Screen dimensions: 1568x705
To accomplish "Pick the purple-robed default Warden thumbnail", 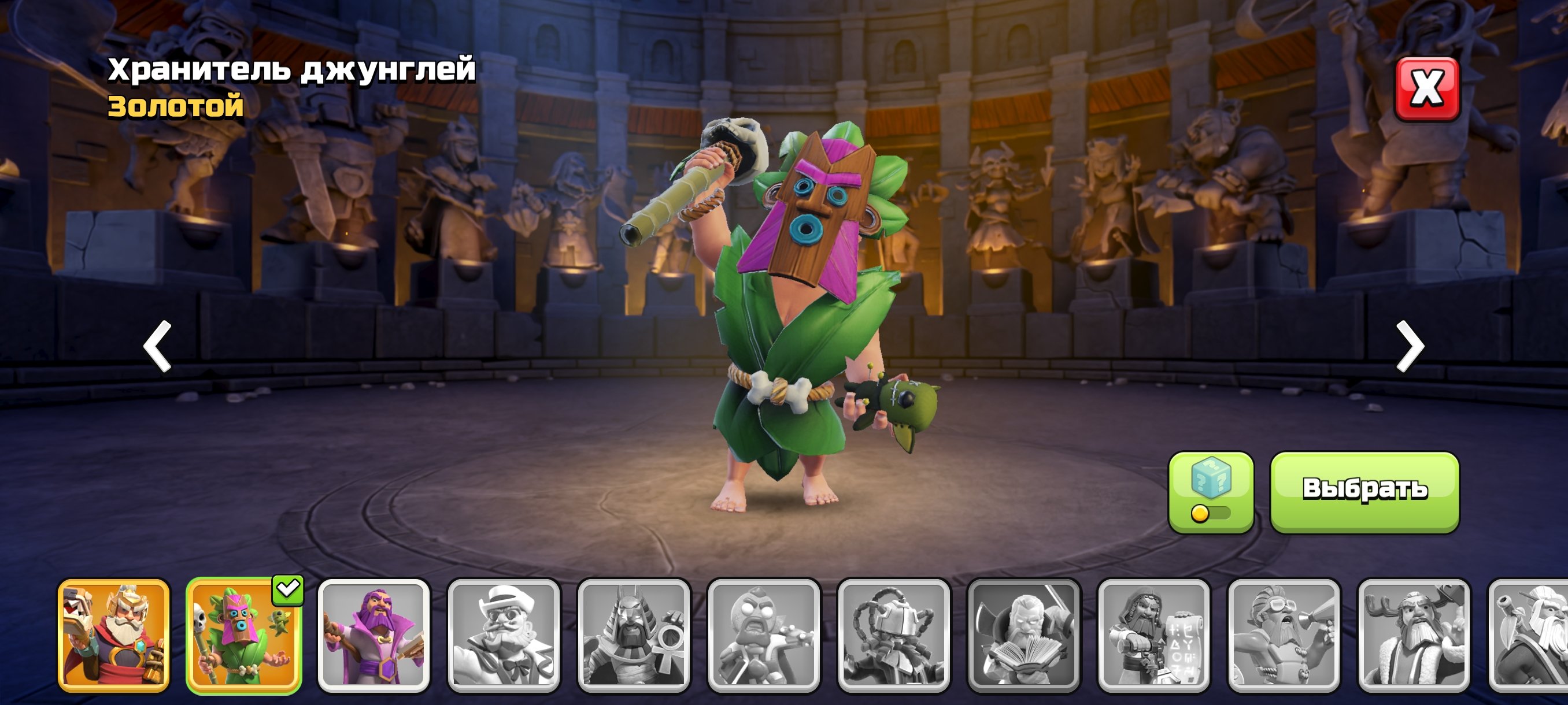I will (373, 636).
